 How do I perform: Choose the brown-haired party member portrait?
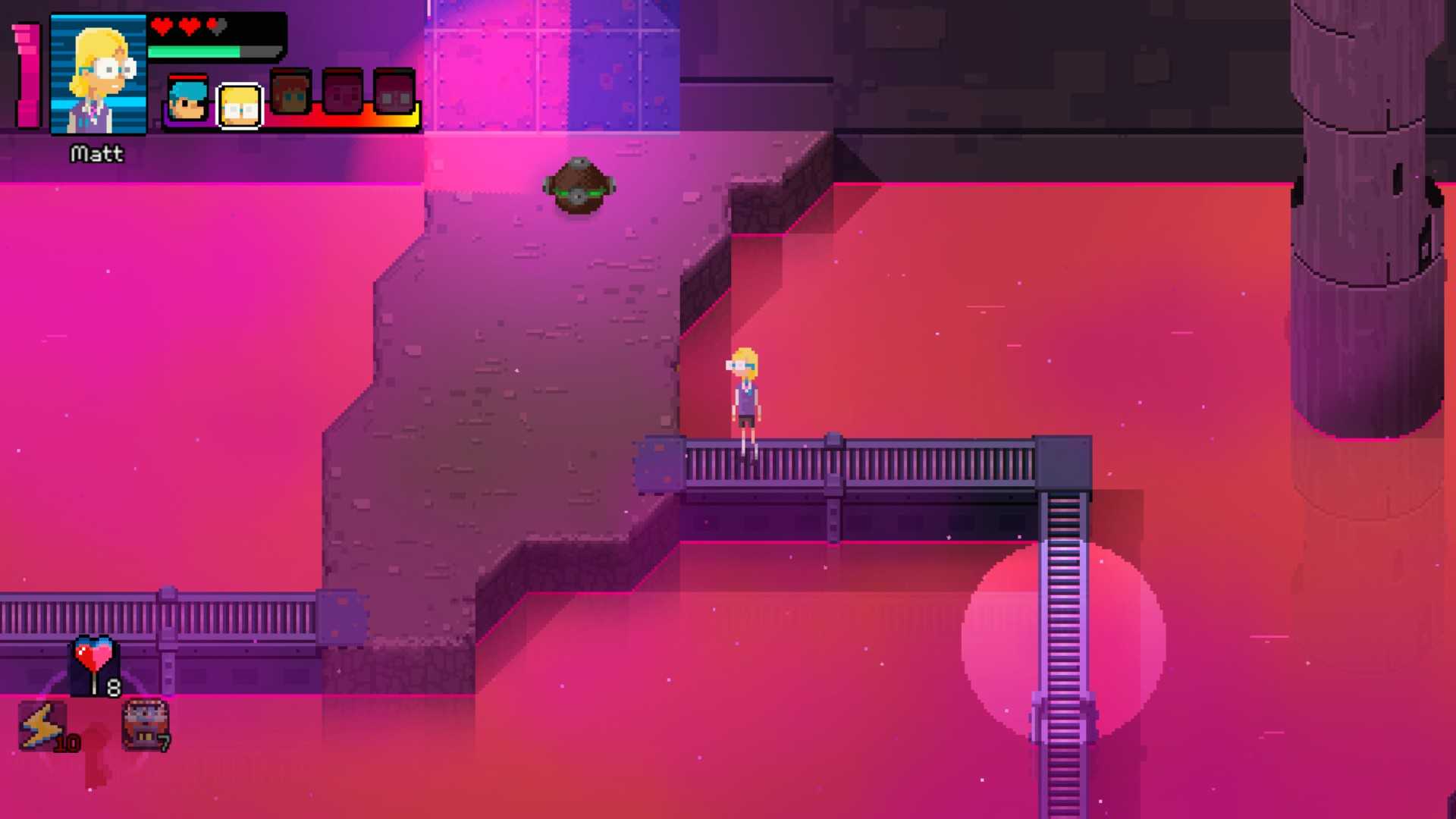click(x=290, y=93)
